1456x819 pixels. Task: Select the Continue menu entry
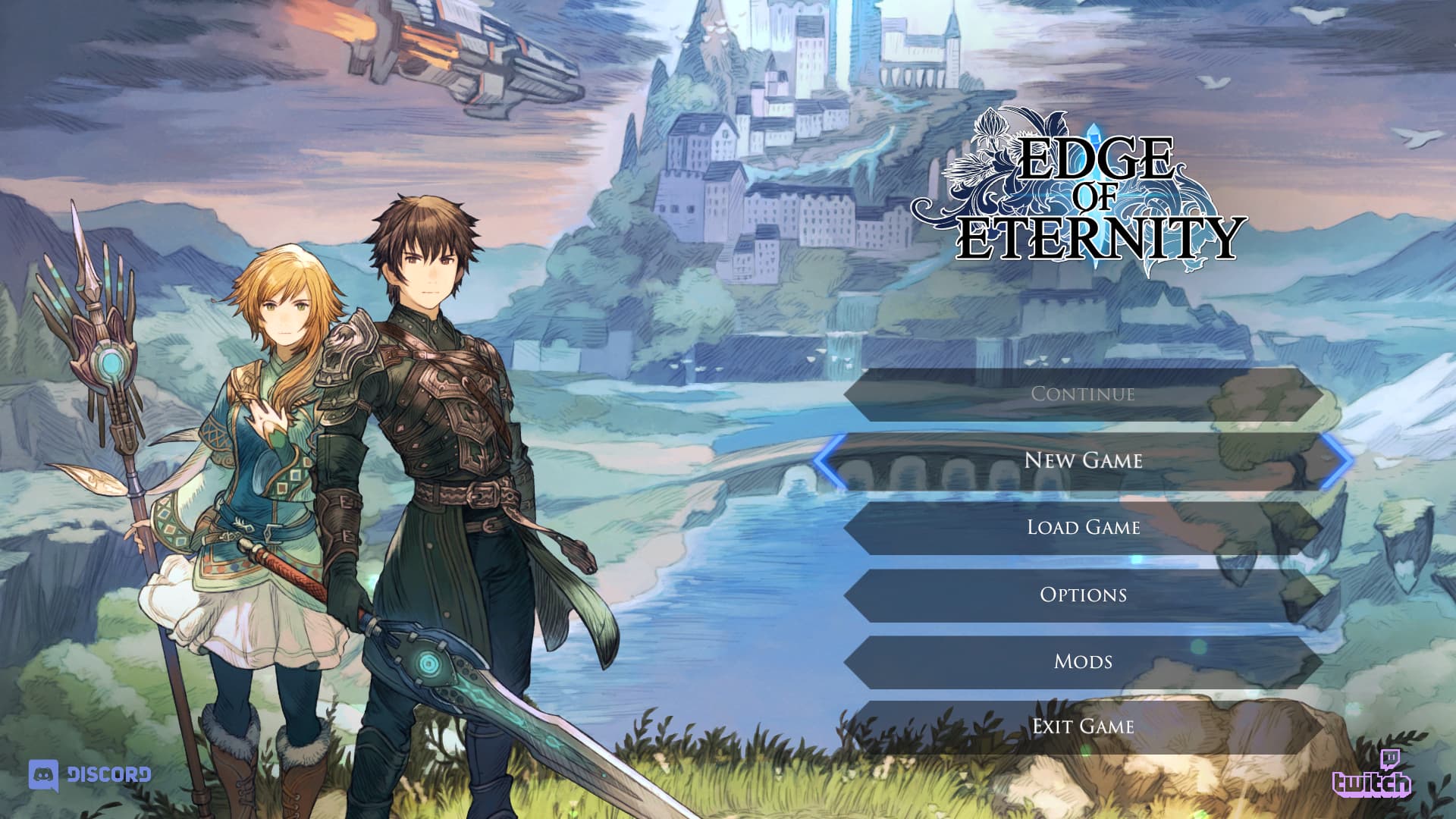click(x=1083, y=394)
